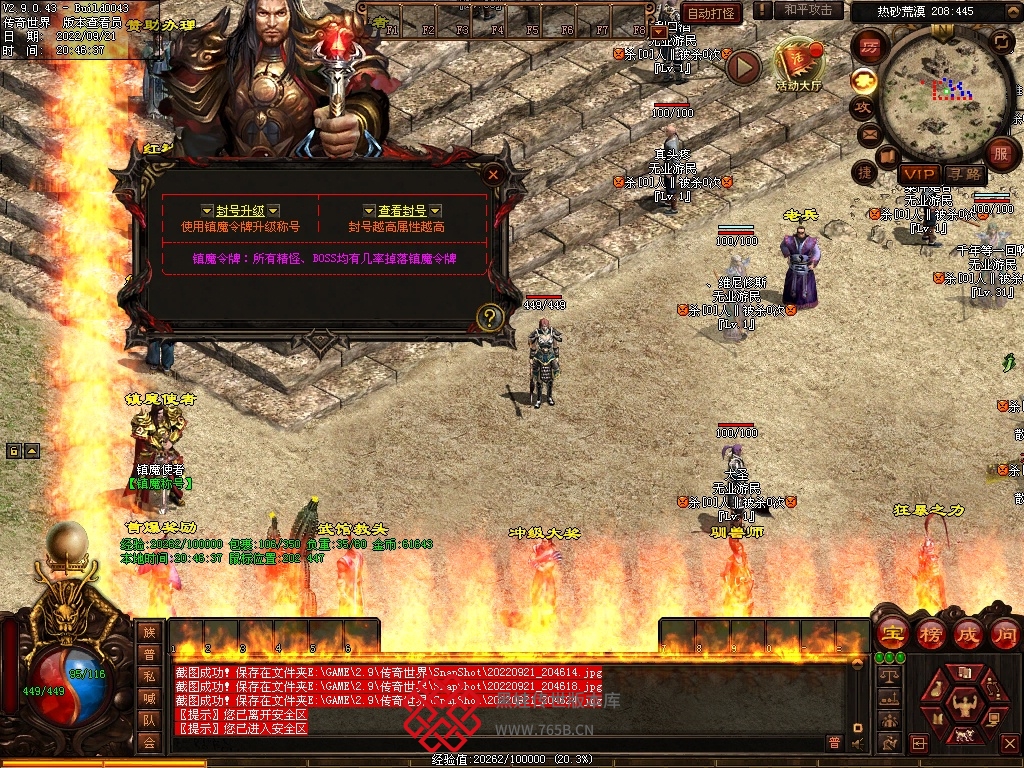The image size is (1024, 768).
Task: Select the 队 team chat channel
Action: [149, 720]
